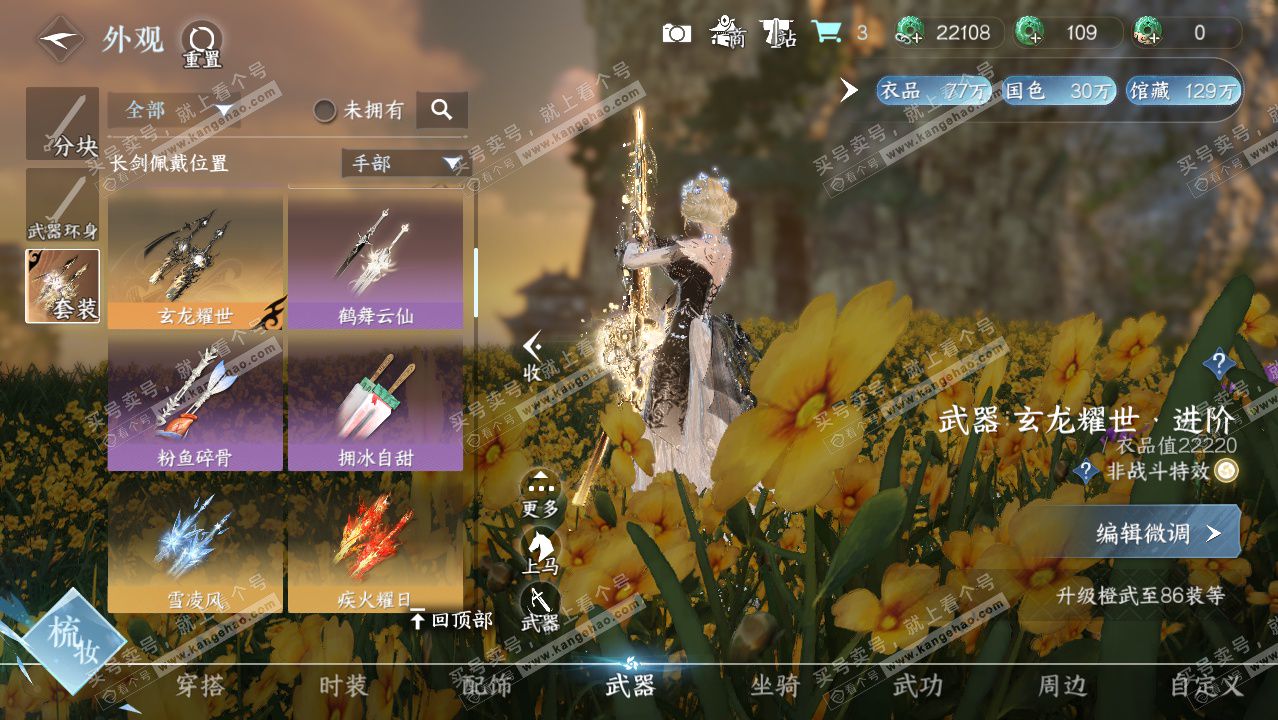
Task: Open the 时装 bottom tab
Action: pos(343,686)
